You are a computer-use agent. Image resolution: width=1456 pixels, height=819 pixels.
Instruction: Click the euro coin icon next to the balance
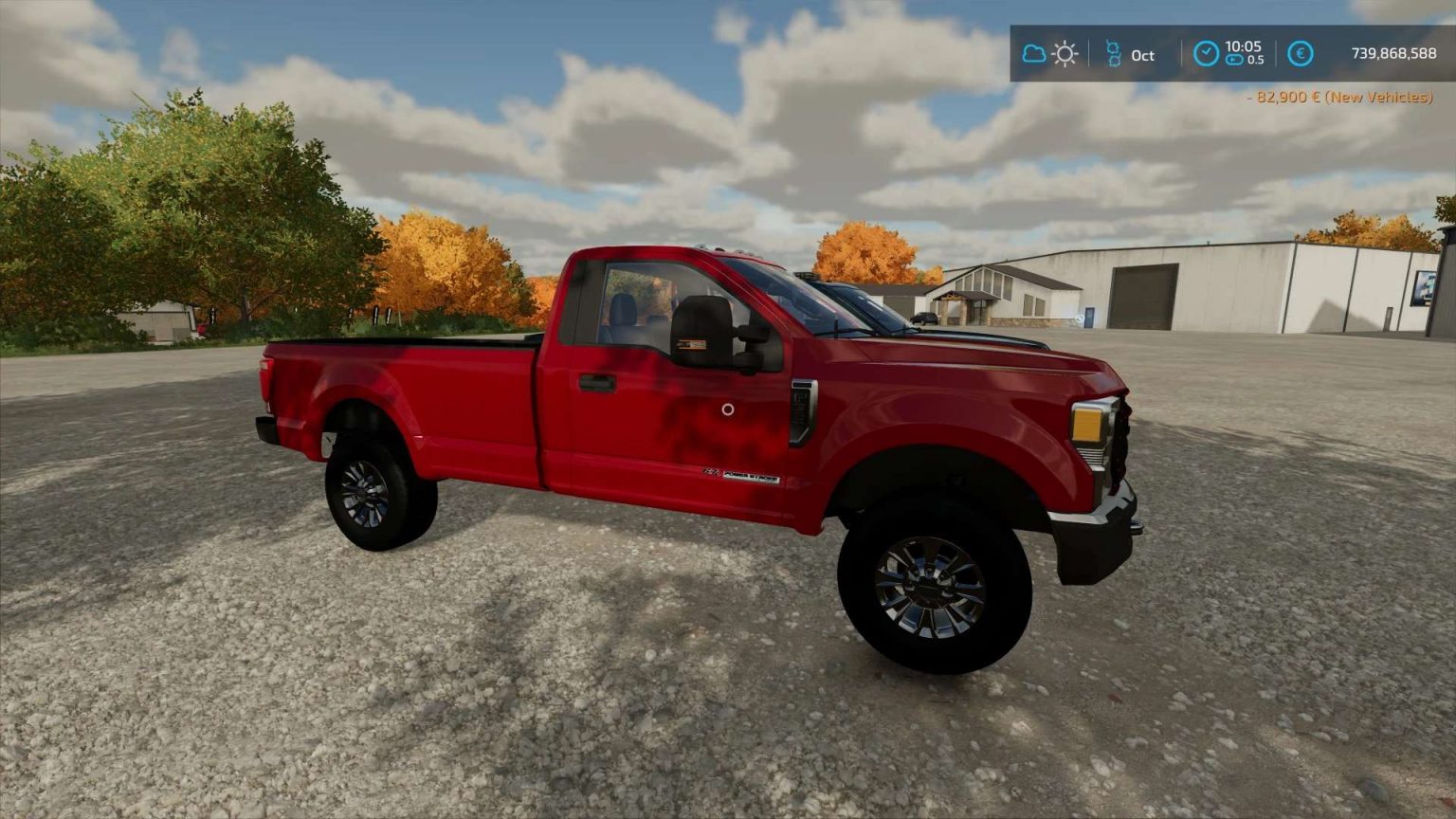point(1299,54)
